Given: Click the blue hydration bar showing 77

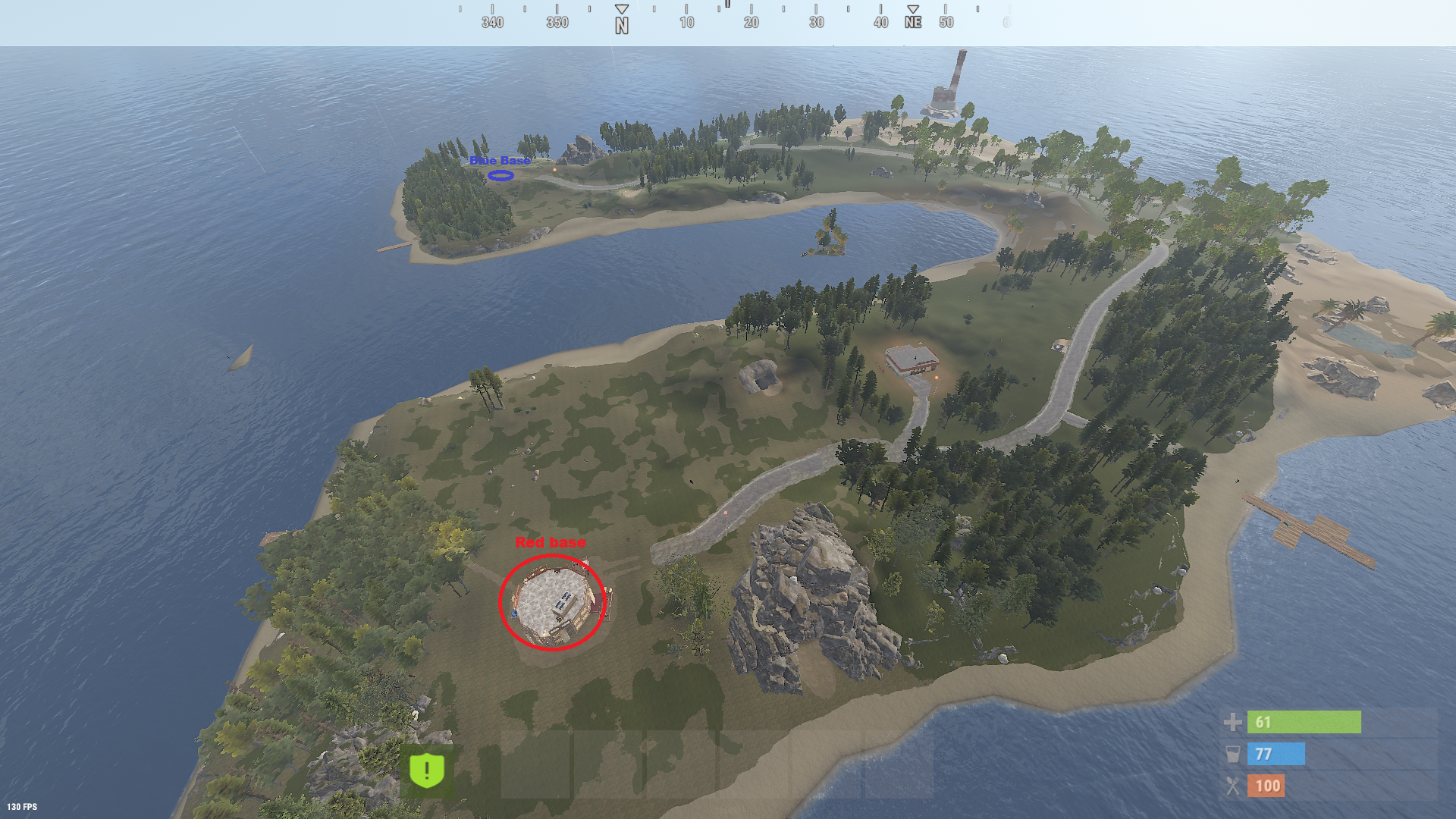Looking at the screenshot, I should coord(1276,755).
